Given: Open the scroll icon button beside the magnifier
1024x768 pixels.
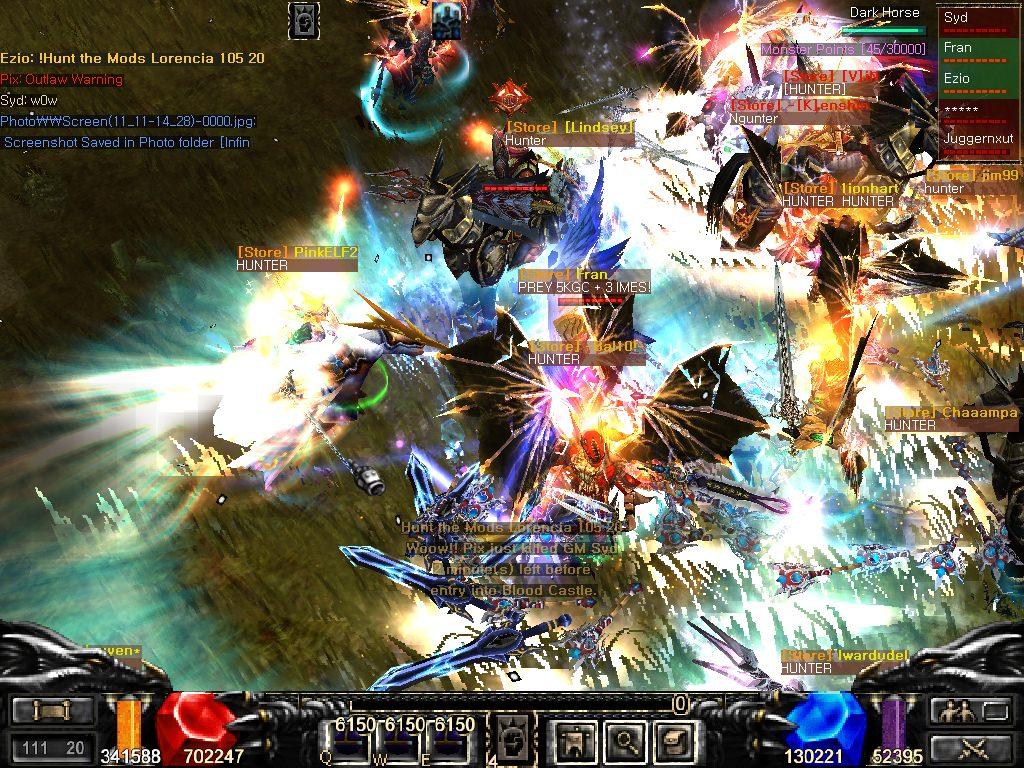Looking at the screenshot, I should 672,740.
